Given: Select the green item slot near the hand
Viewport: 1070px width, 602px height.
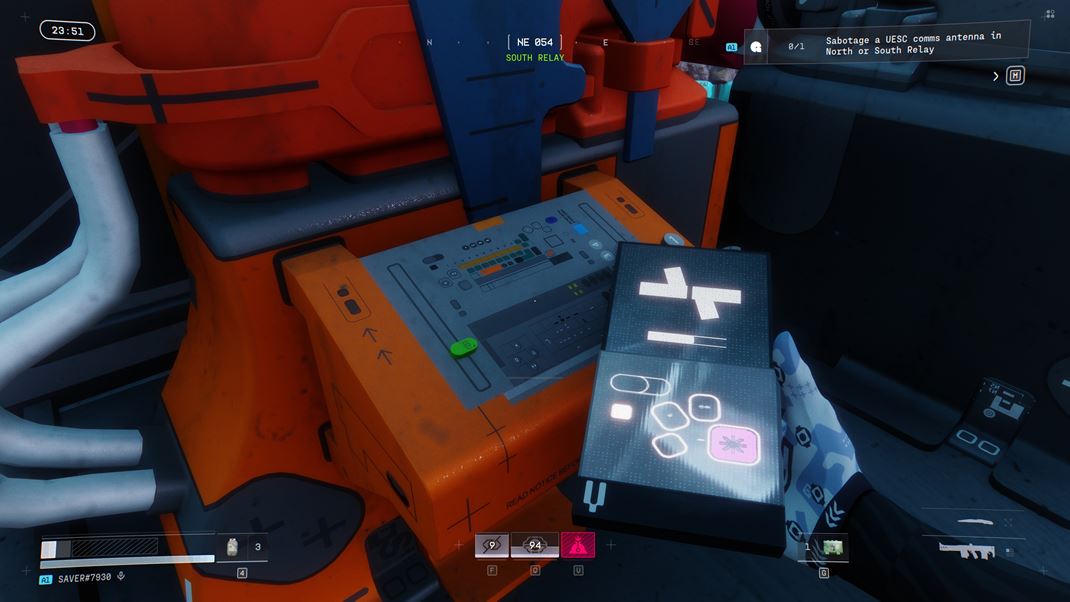Looking at the screenshot, I should [832, 547].
